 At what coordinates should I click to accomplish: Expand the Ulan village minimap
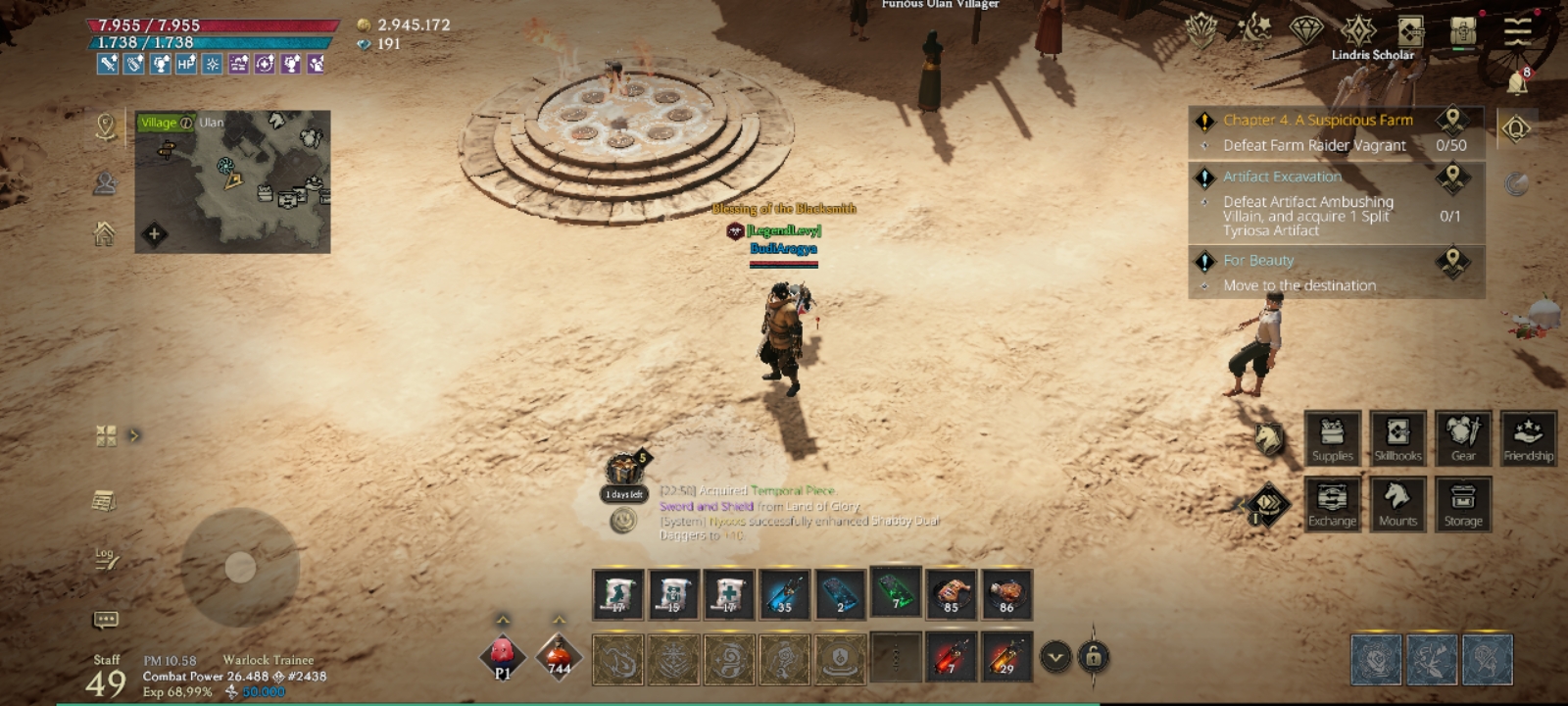(232, 181)
